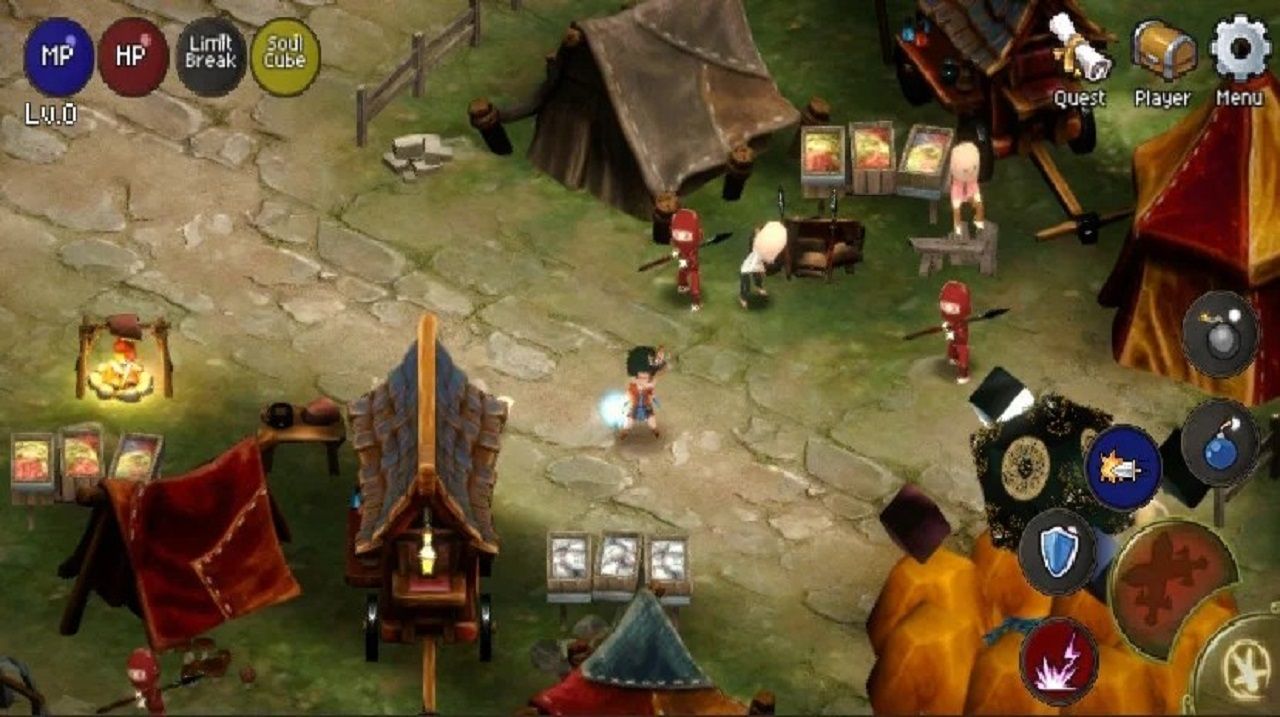
Task: Throw the gray bomb
Action: 1220,334
